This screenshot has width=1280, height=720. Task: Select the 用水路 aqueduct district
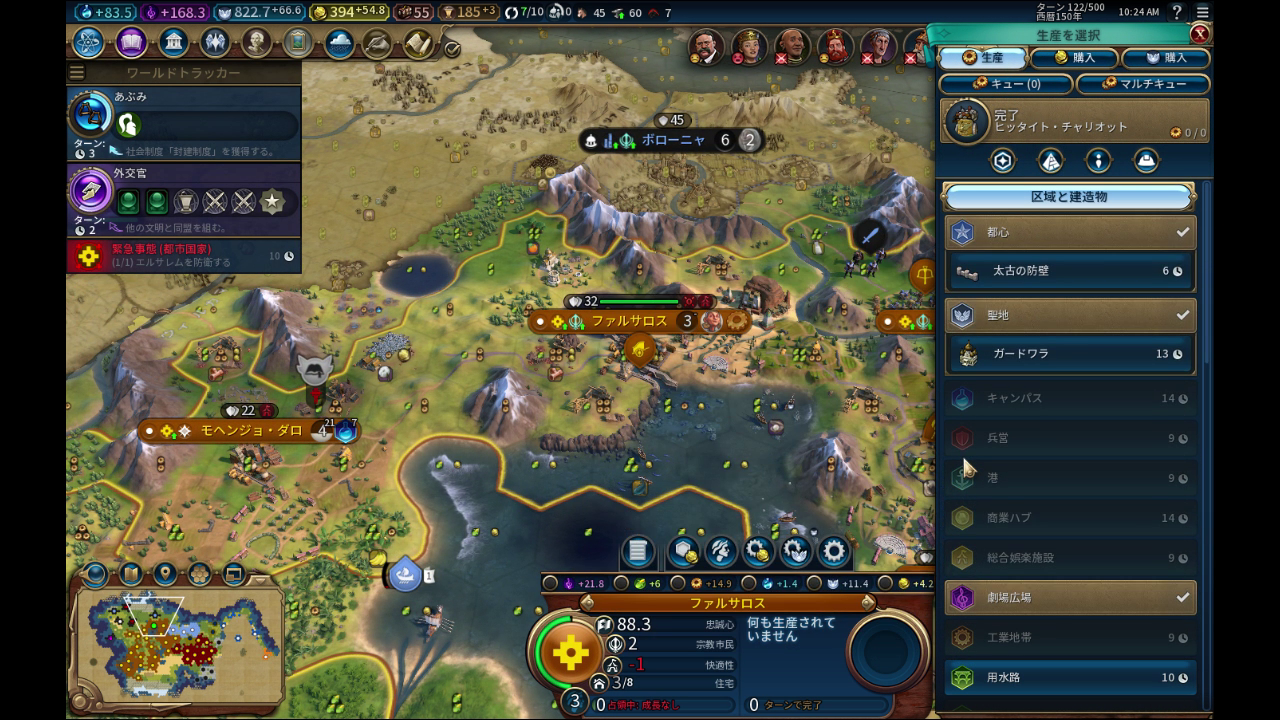coord(1070,678)
